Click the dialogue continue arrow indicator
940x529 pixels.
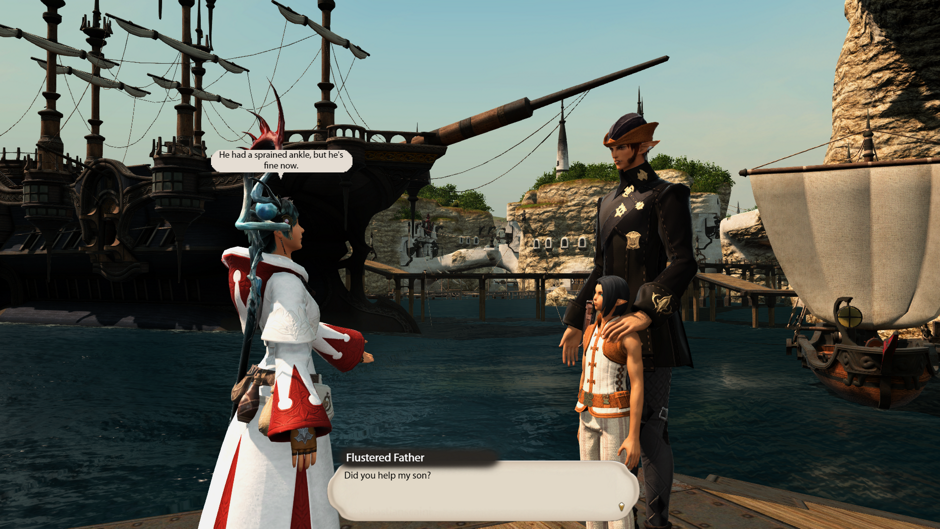[621, 507]
